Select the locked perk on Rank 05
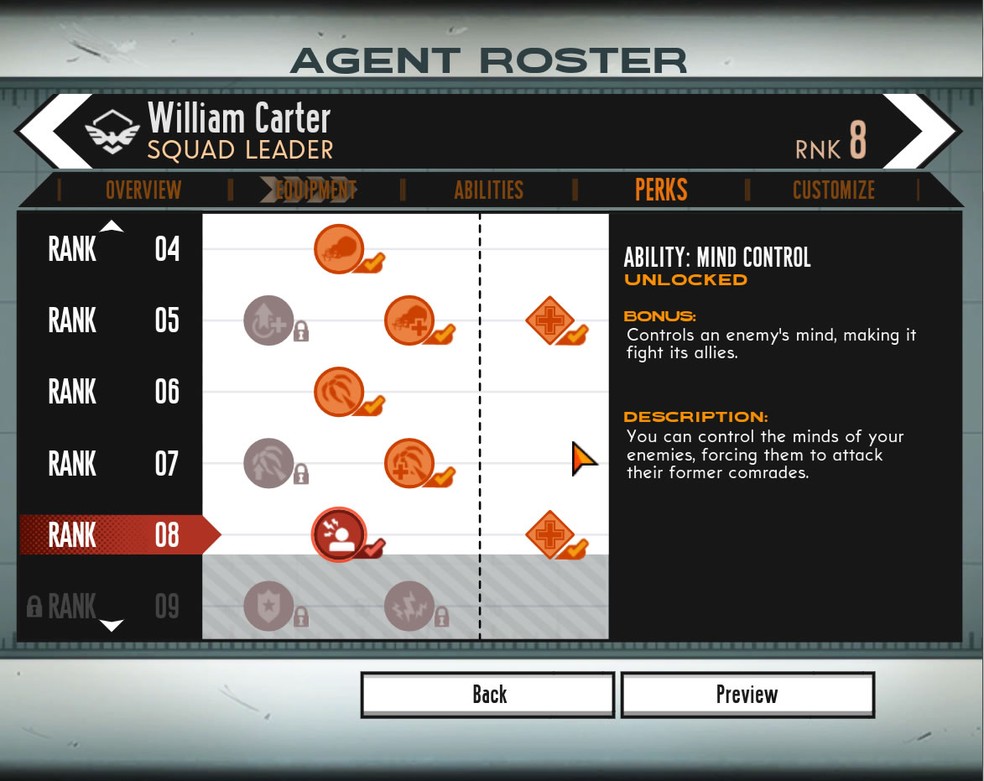Image resolution: width=984 pixels, height=781 pixels. point(269,320)
